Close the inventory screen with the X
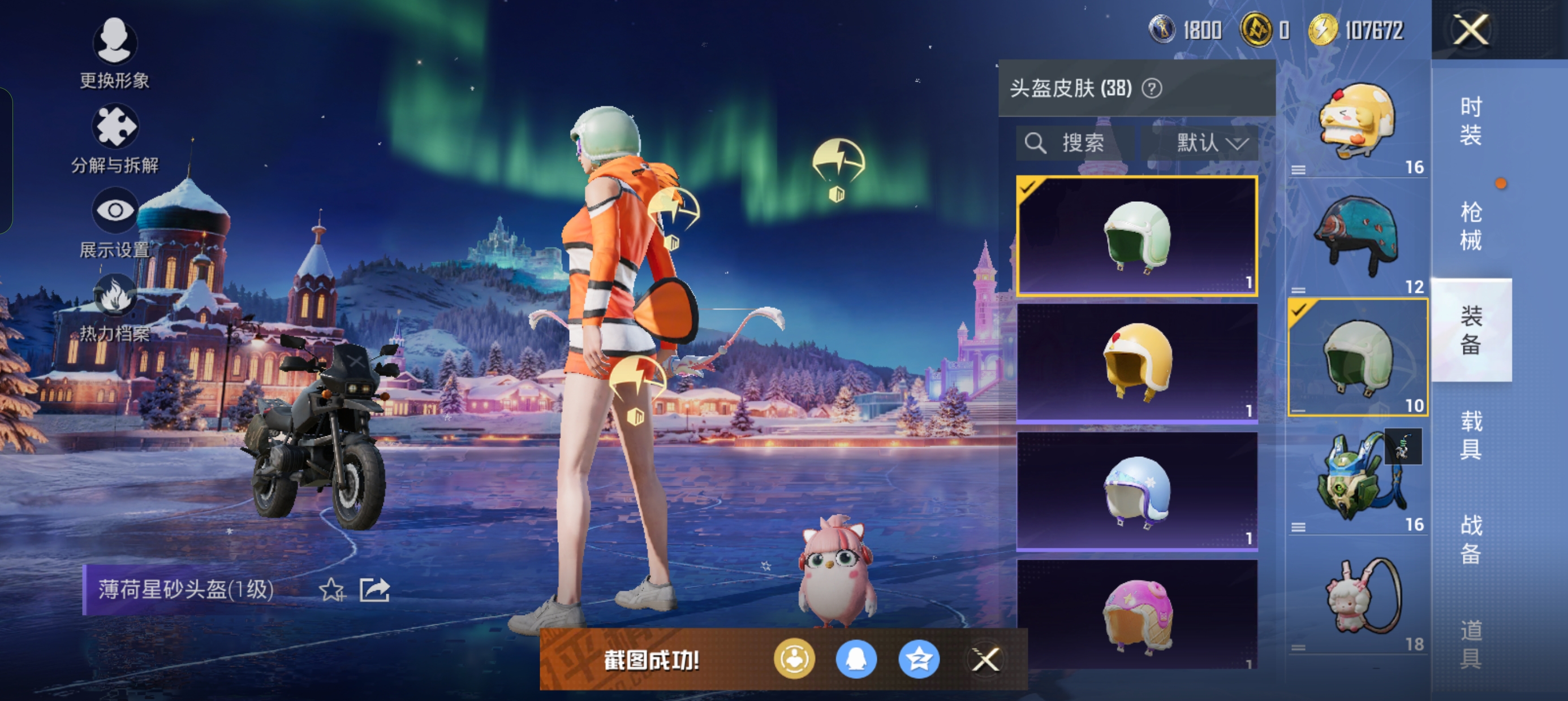1568x701 pixels. tap(1471, 29)
